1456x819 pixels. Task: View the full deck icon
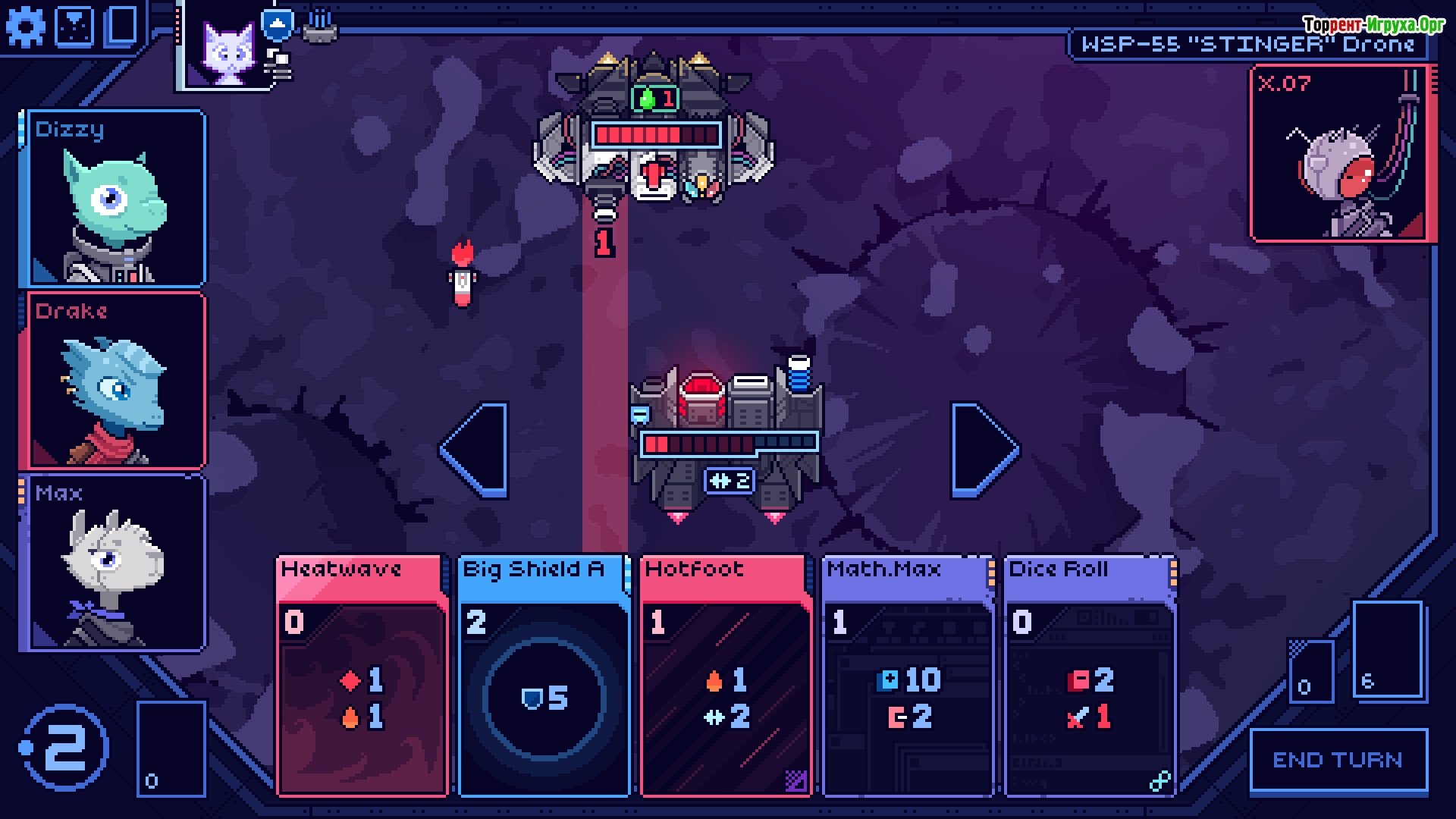click(x=121, y=26)
